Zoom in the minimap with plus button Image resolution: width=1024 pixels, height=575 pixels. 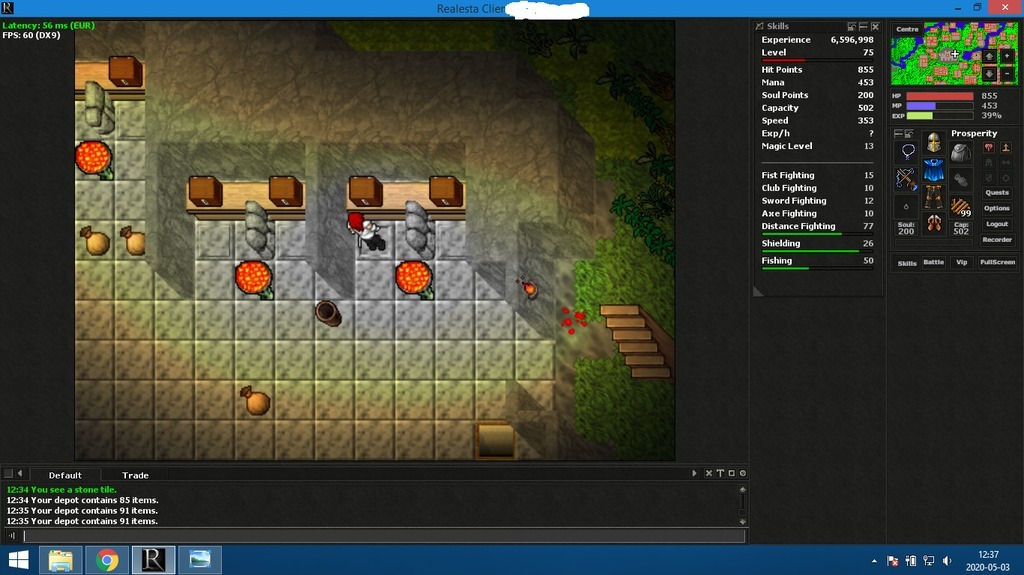pos(1007,56)
